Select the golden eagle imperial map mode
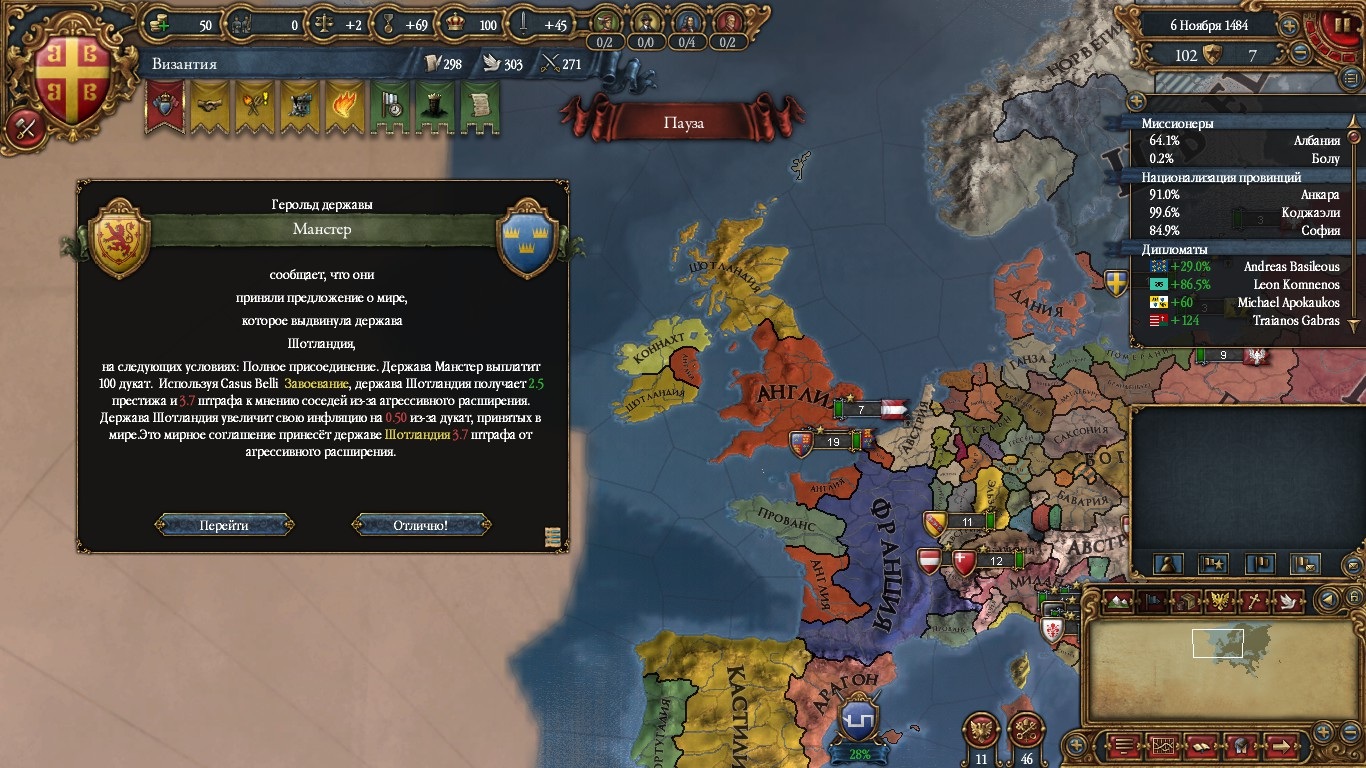 [x=1220, y=601]
